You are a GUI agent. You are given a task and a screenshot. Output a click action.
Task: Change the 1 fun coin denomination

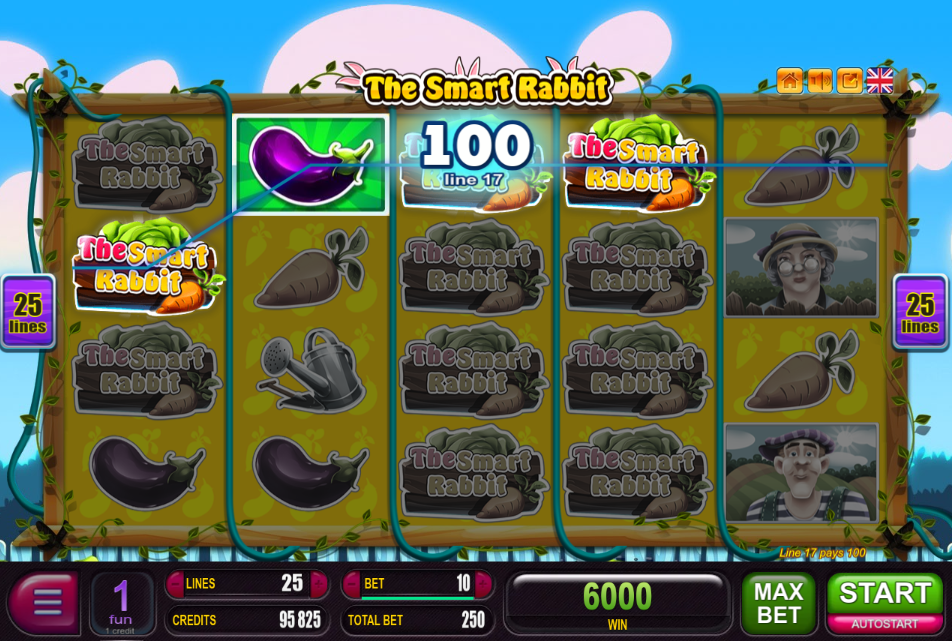click(121, 602)
